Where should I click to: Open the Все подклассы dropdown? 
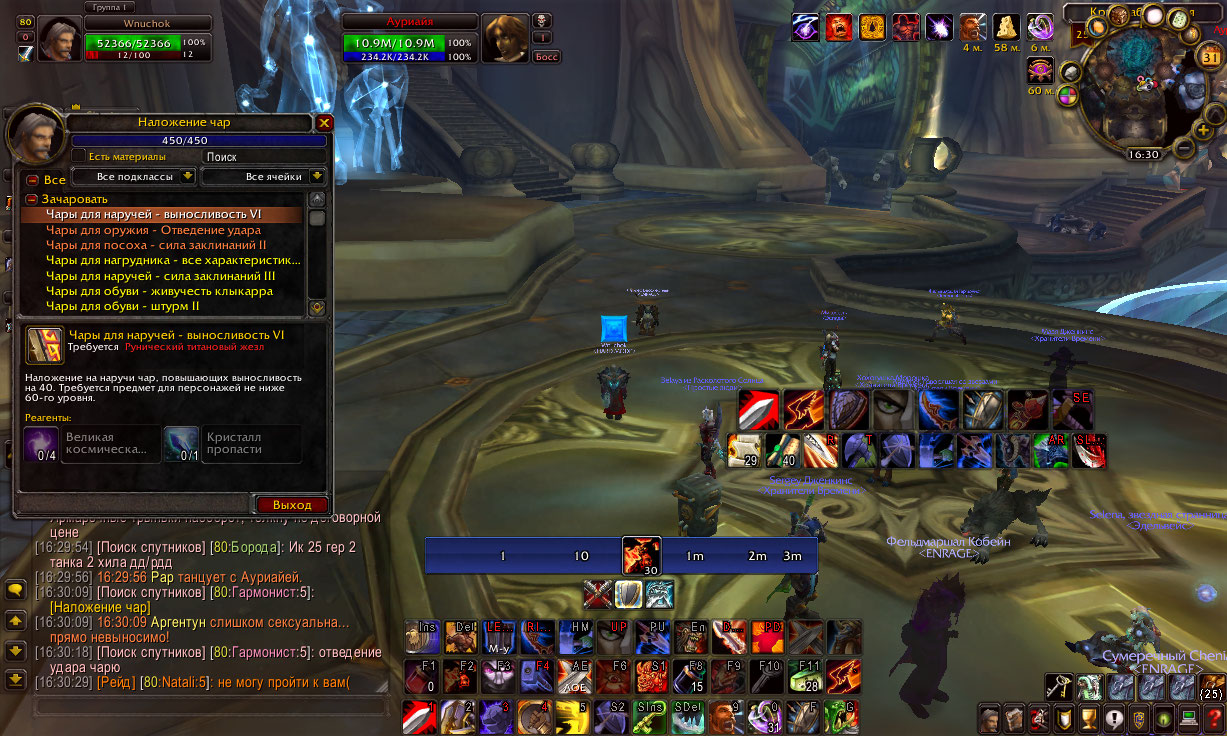click(134, 177)
